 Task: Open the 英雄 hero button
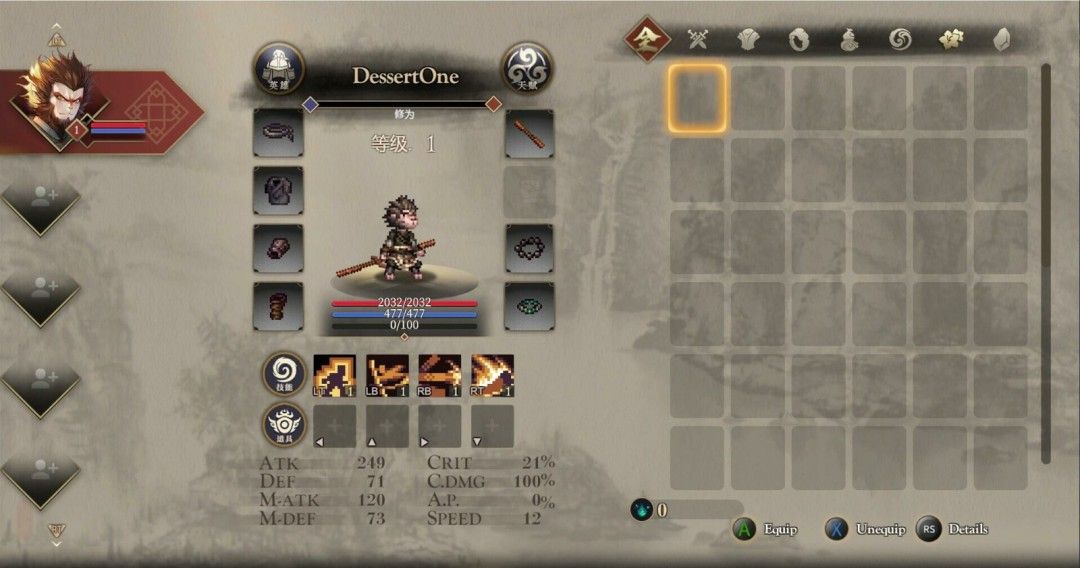point(279,68)
